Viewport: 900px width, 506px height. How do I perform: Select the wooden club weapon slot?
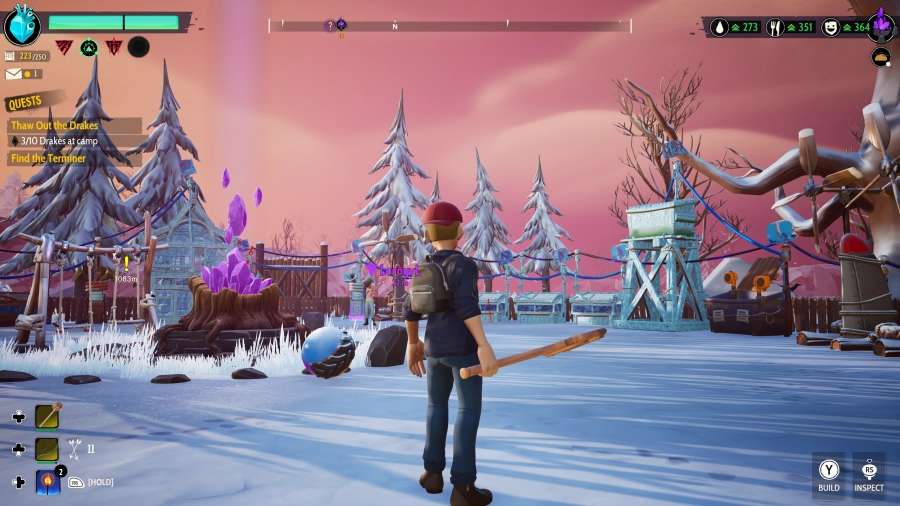point(47,416)
